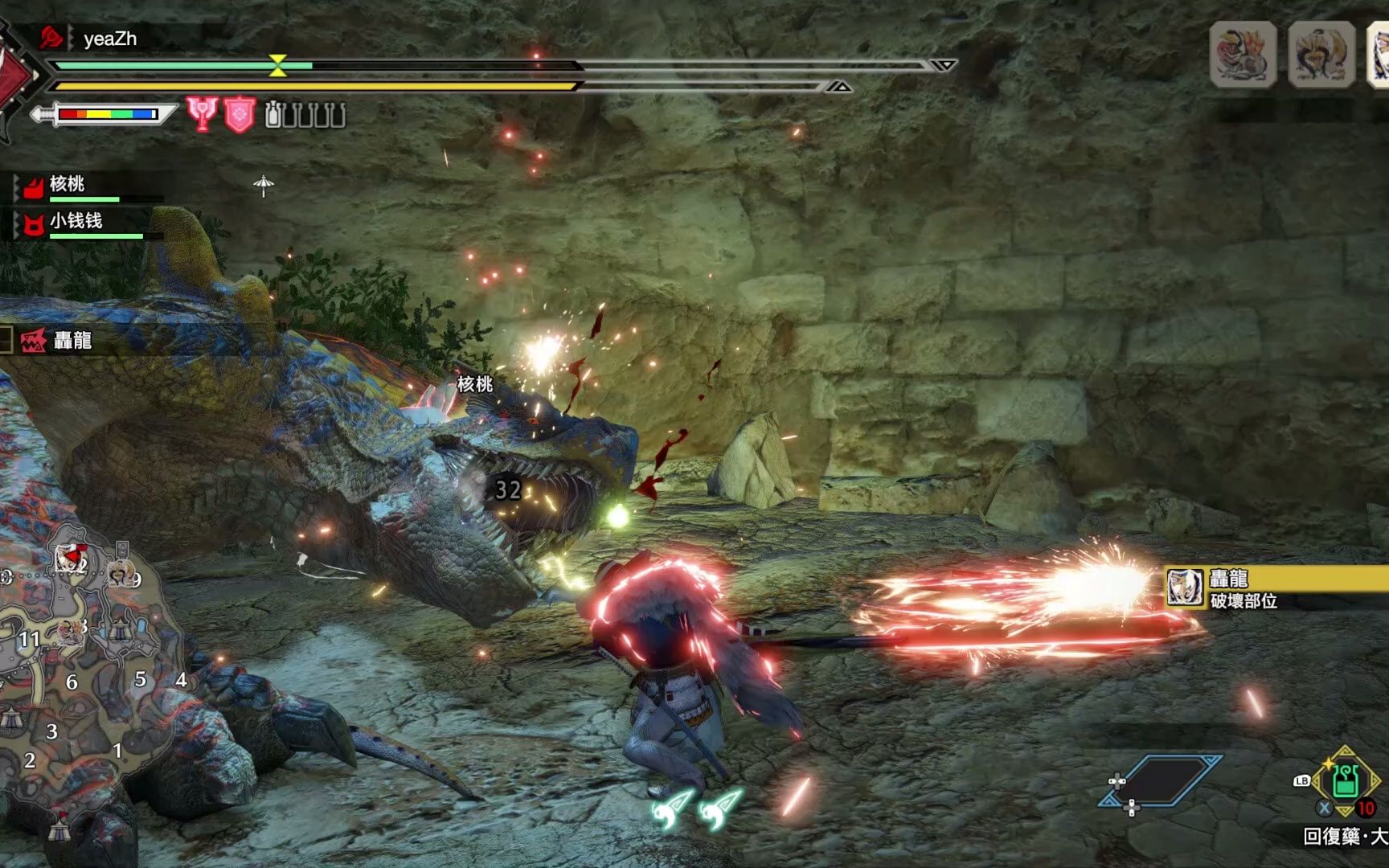The image size is (1389, 868).
Task: Select the red-faced monster icon
Action: [1243, 54]
